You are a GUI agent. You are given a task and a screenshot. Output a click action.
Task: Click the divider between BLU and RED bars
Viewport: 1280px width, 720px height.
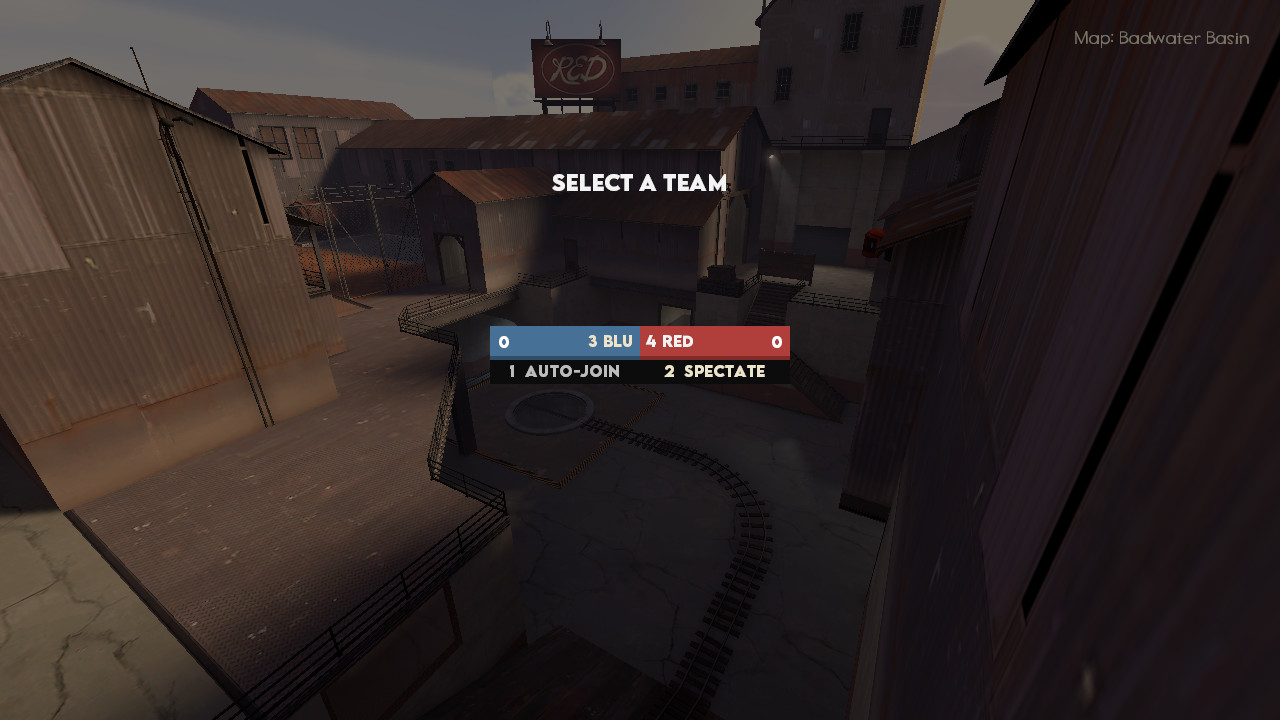click(640, 341)
